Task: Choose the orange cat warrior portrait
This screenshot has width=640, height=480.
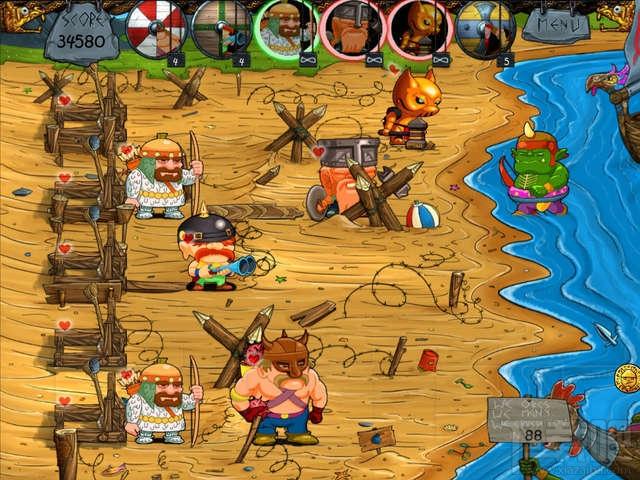Action: (419, 27)
